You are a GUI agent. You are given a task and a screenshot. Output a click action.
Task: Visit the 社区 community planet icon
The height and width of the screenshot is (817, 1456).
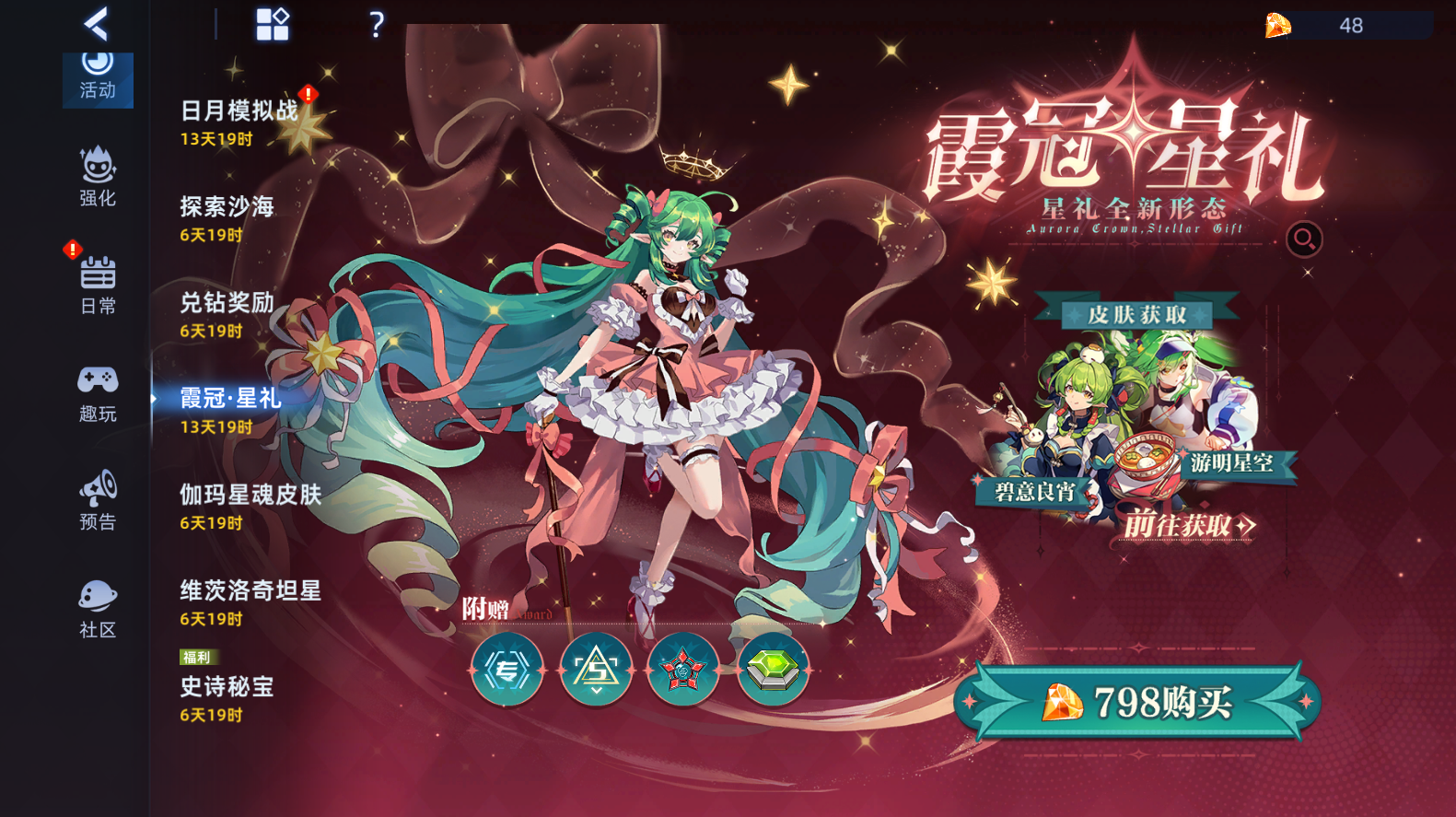coord(98,603)
